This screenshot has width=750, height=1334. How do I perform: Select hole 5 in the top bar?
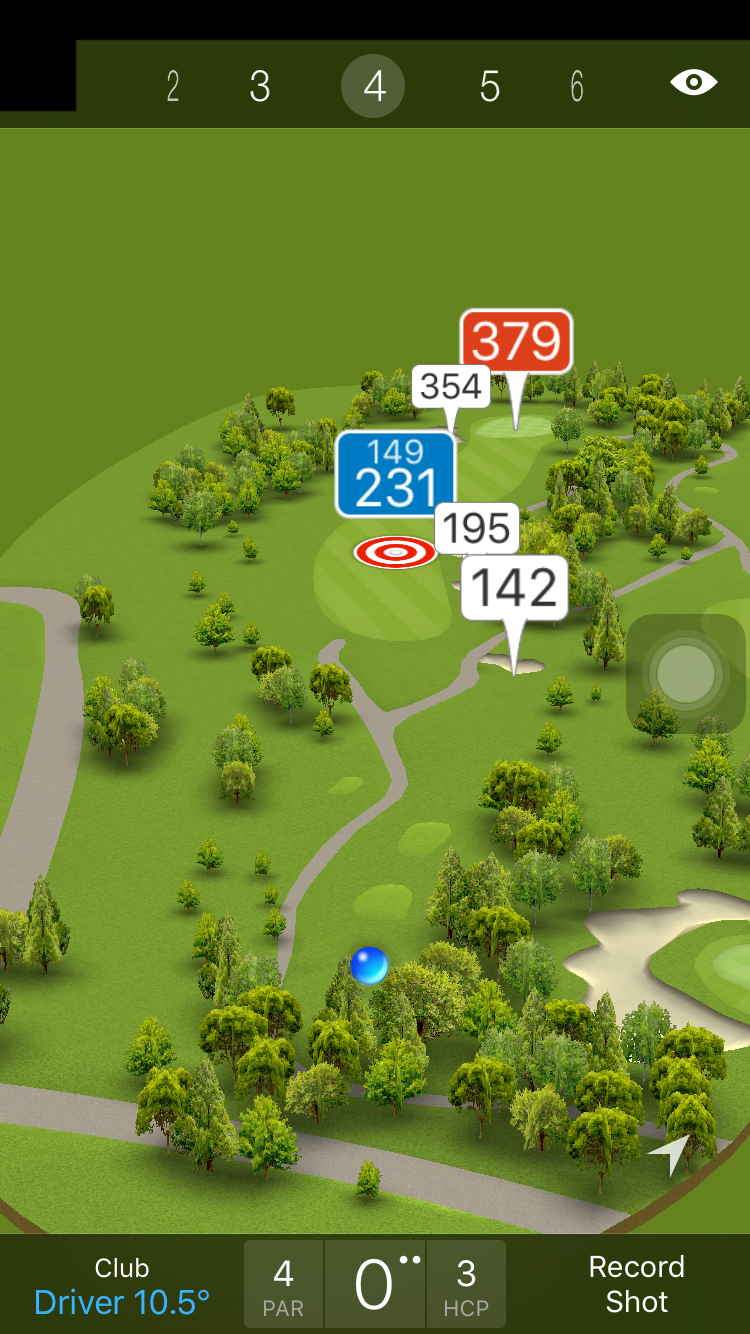(x=489, y=87)
